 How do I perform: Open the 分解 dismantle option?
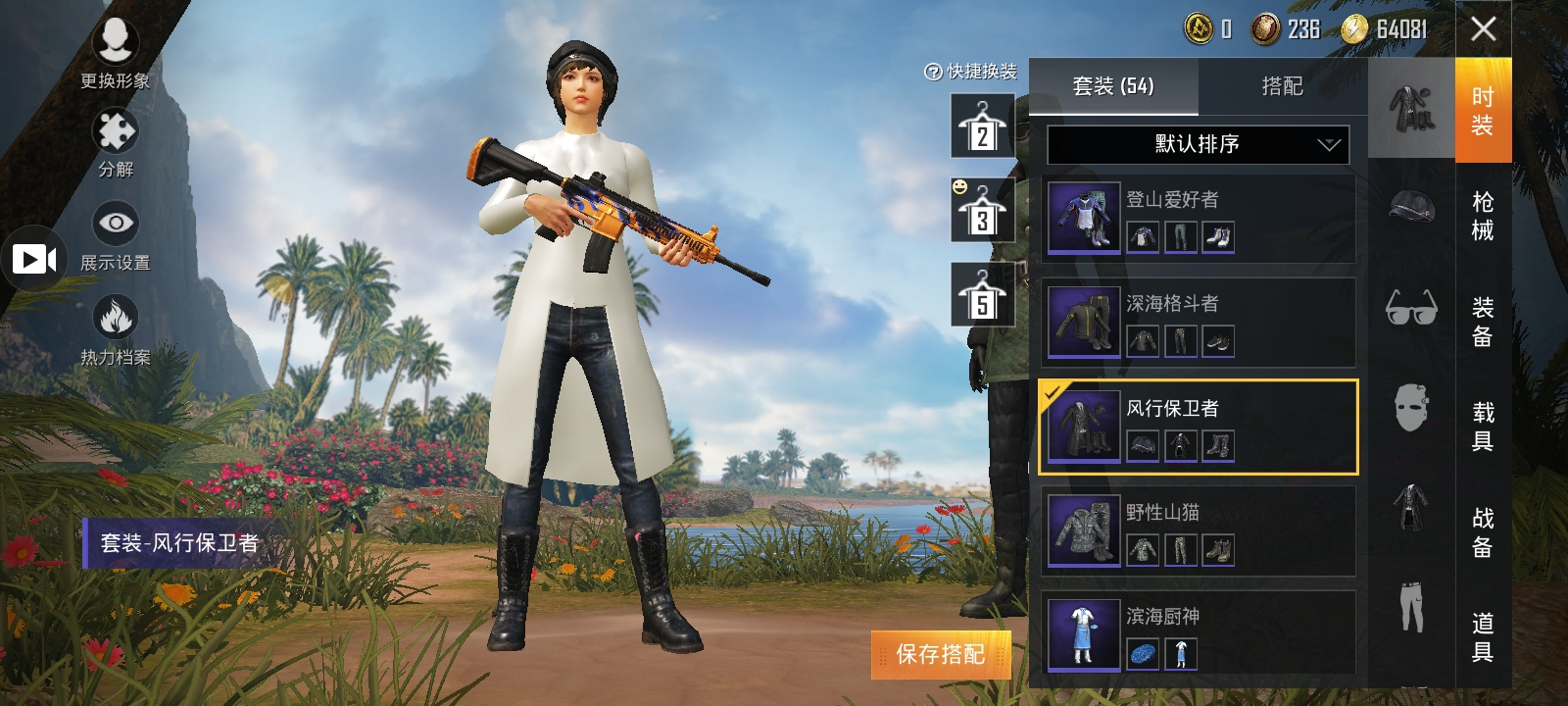[x=115, y=143]
